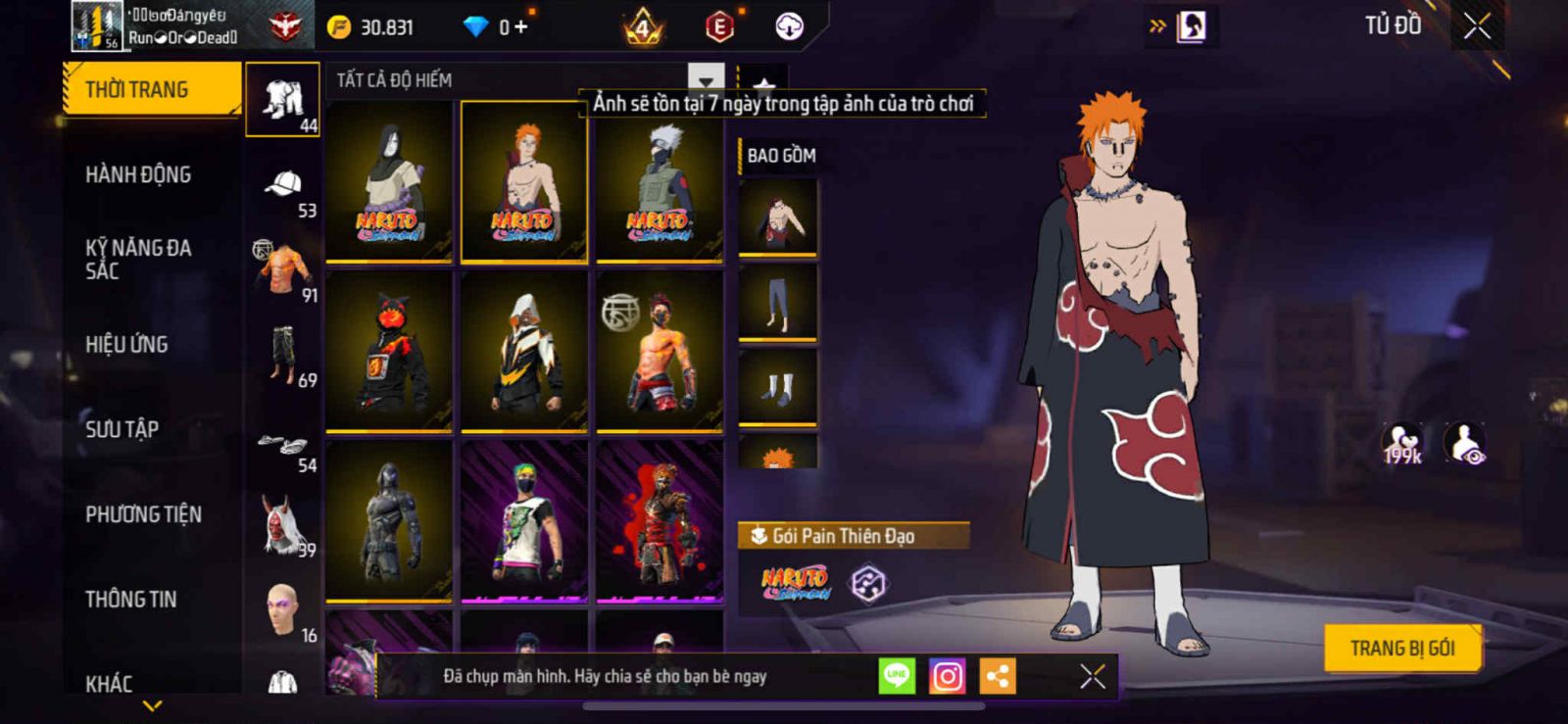
Task: Dismiss the screenshot share banner
Action: tap(1093, 676)
